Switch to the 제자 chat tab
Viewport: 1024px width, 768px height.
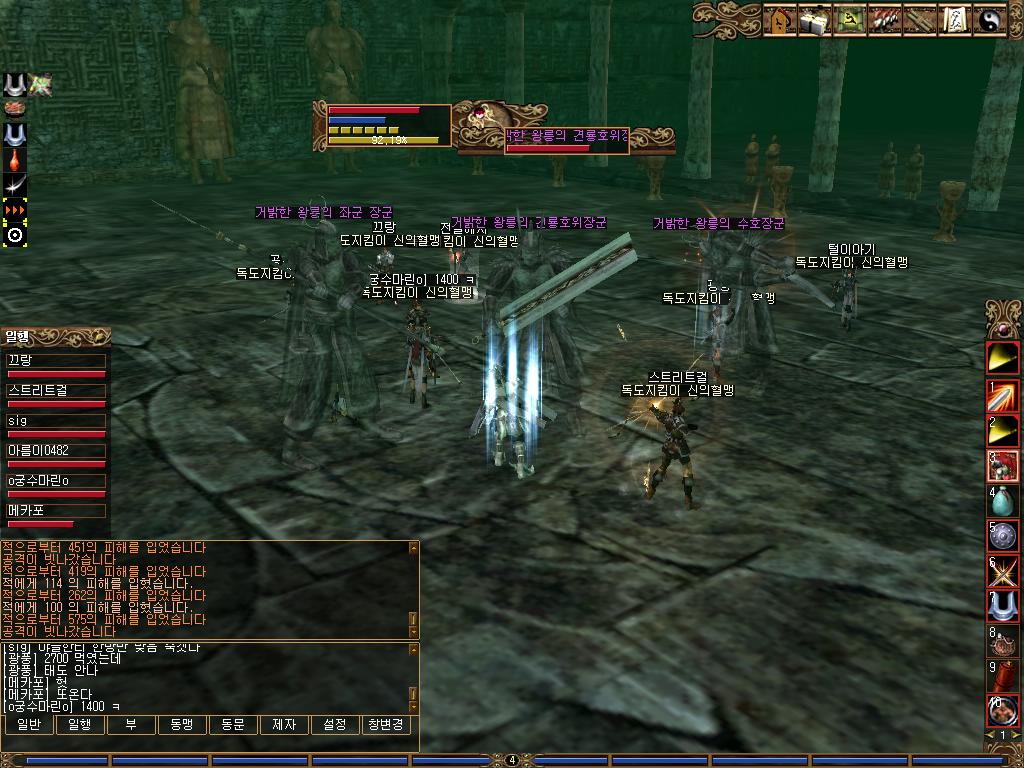point(284,724)
